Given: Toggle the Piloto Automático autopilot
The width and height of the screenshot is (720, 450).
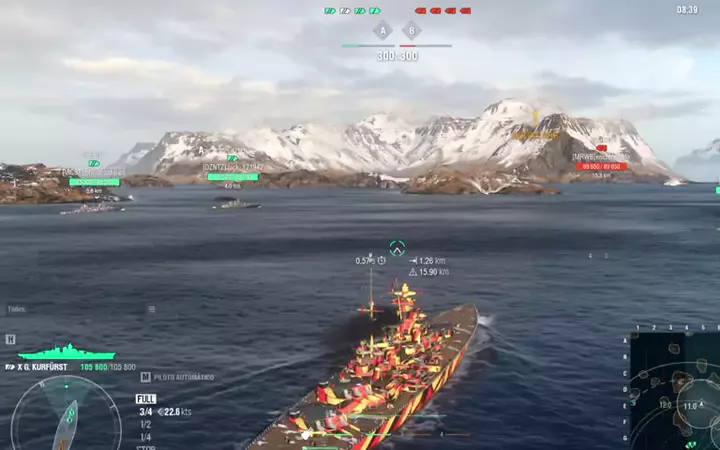Looking at the screenshot, I should point(179,377).
